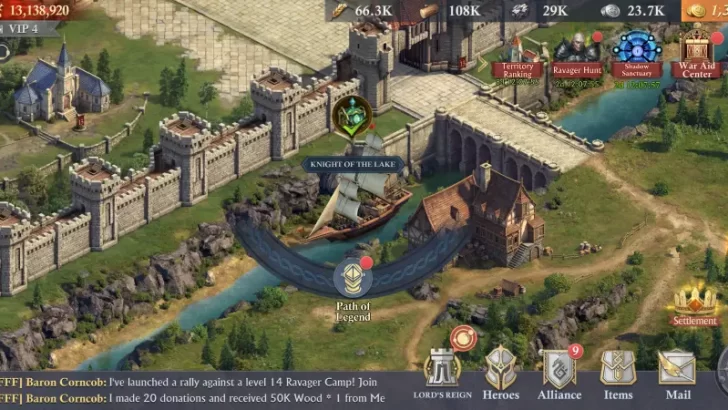
Task: Open the Settlement crown icon
Action: coord(695,303)
